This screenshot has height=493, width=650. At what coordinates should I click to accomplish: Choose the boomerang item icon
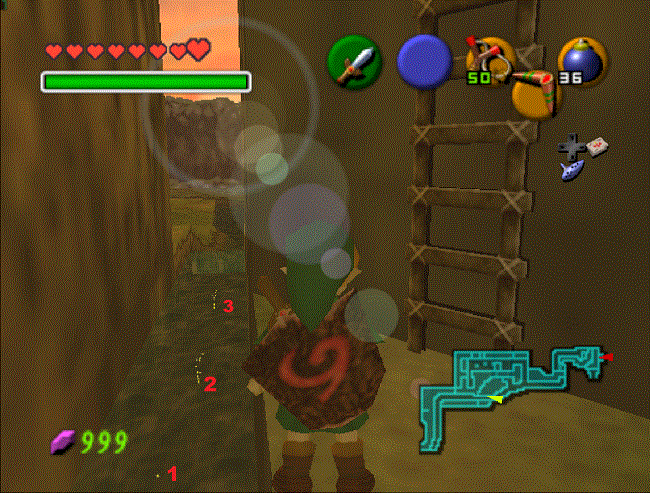(535, 91)
